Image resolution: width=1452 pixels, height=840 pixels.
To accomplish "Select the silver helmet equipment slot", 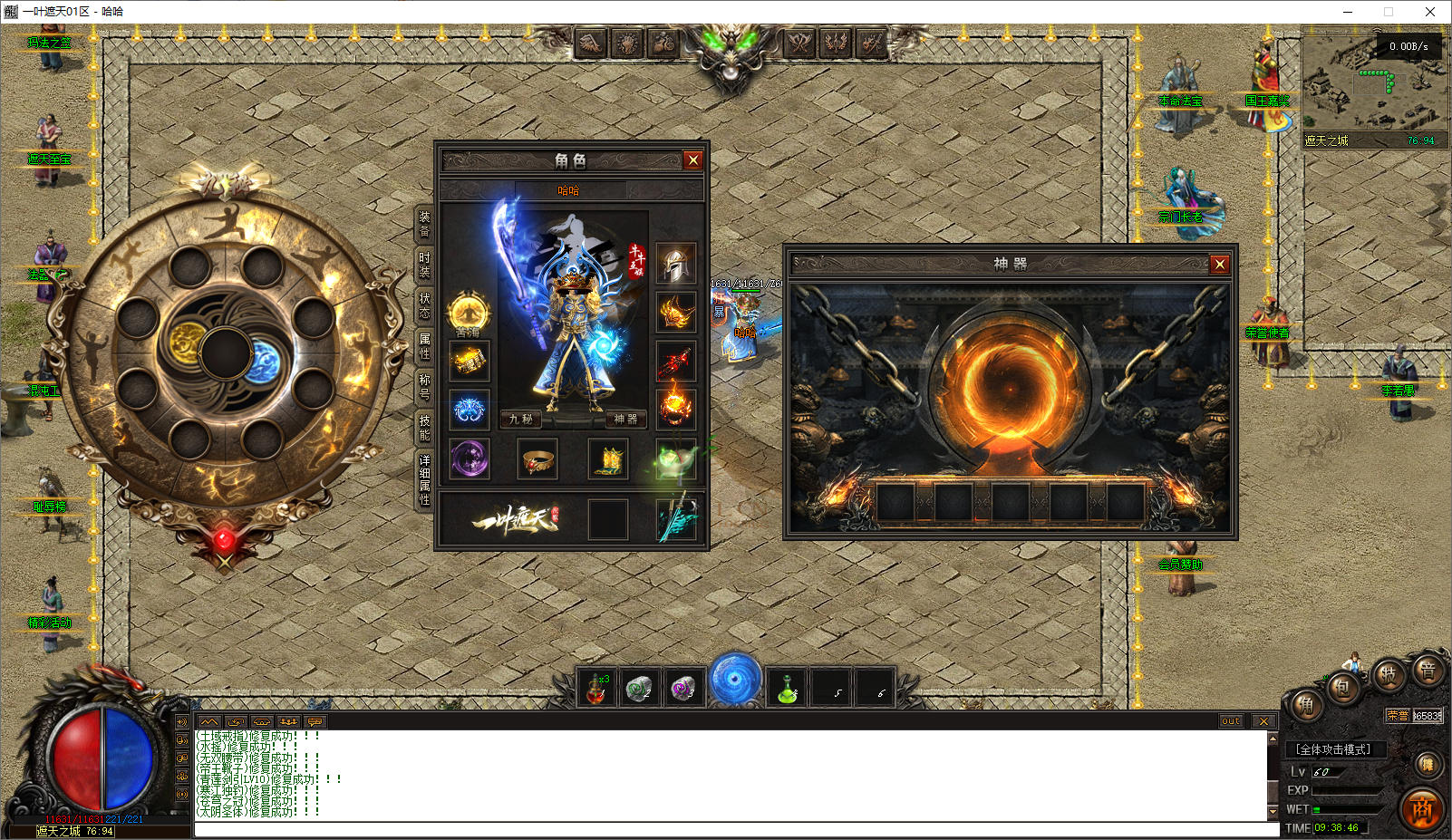I will pyautogui.click(x=675, y=264).
